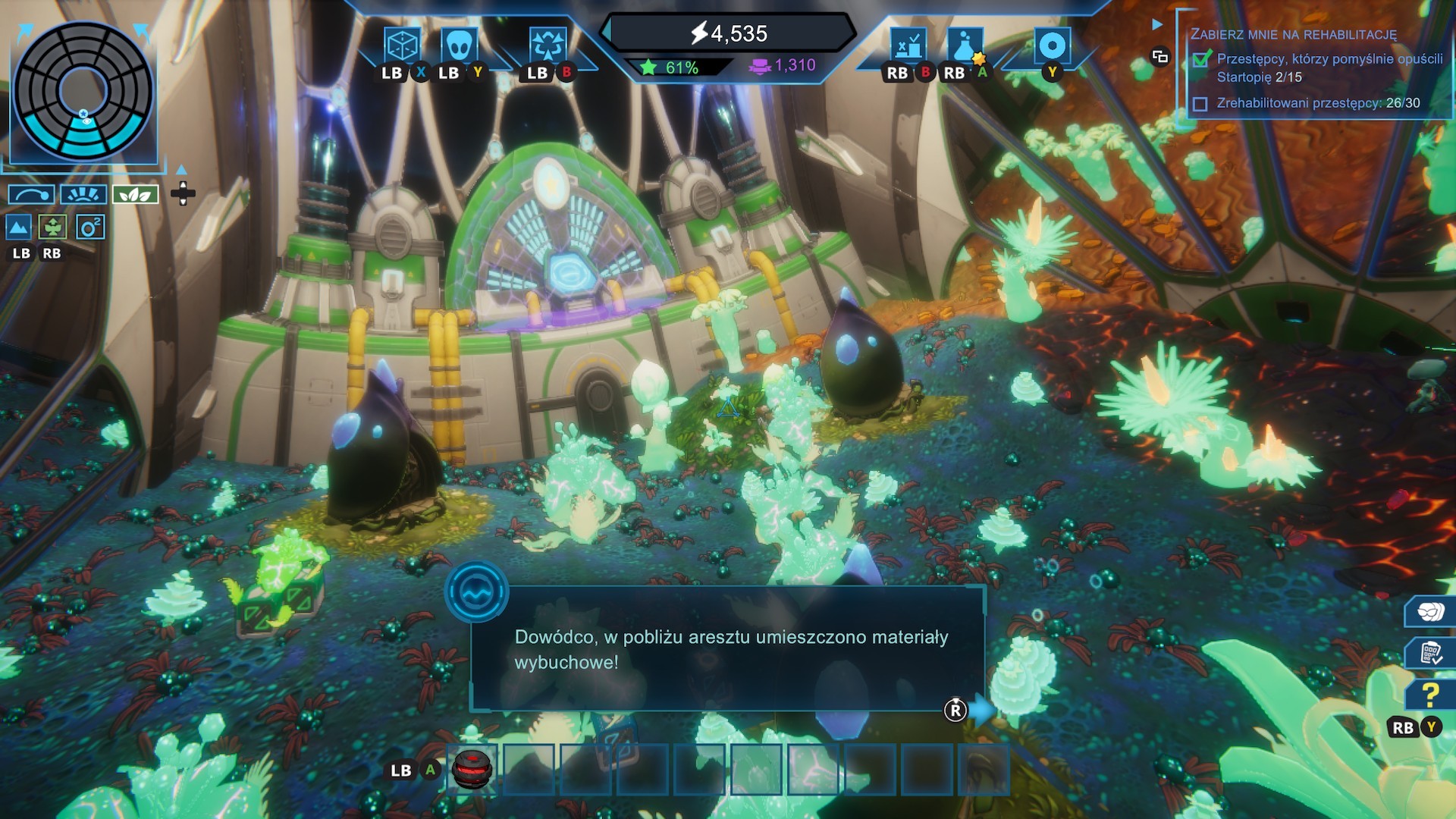Open the research flask icon

(965, 46)
